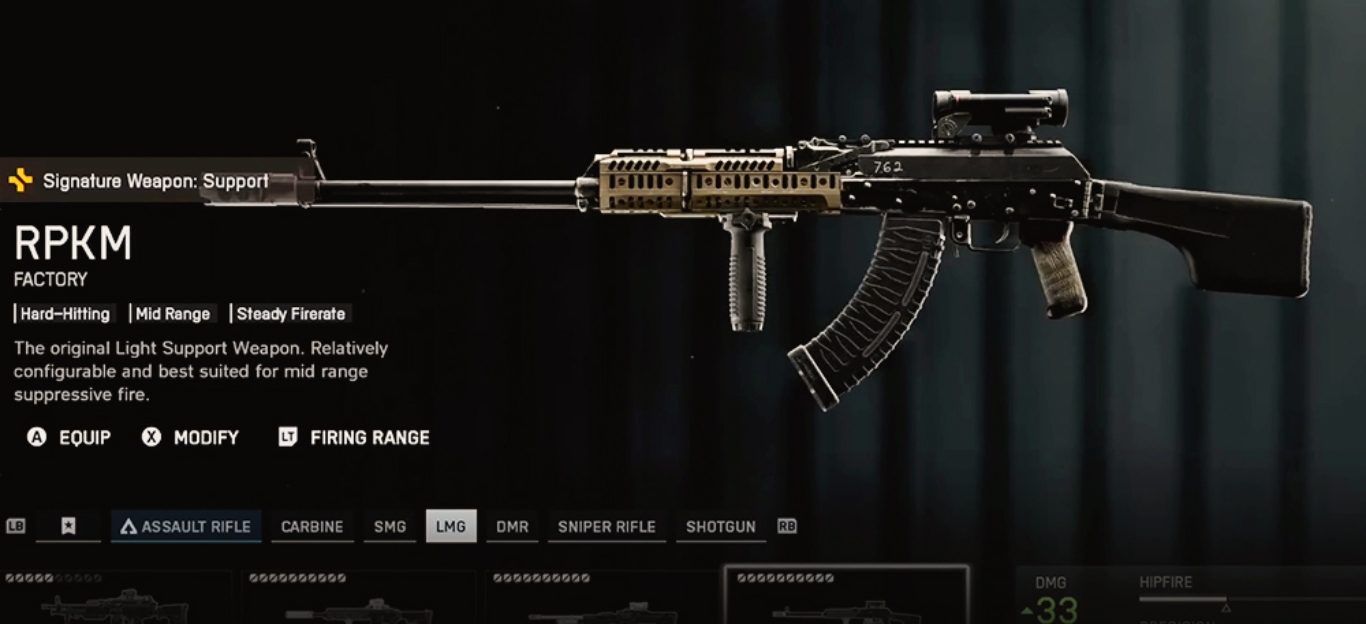Select the SMG tab
The width and height of the screenshot is (1366, 624).
pyautogui.click(x=390, y=526)
